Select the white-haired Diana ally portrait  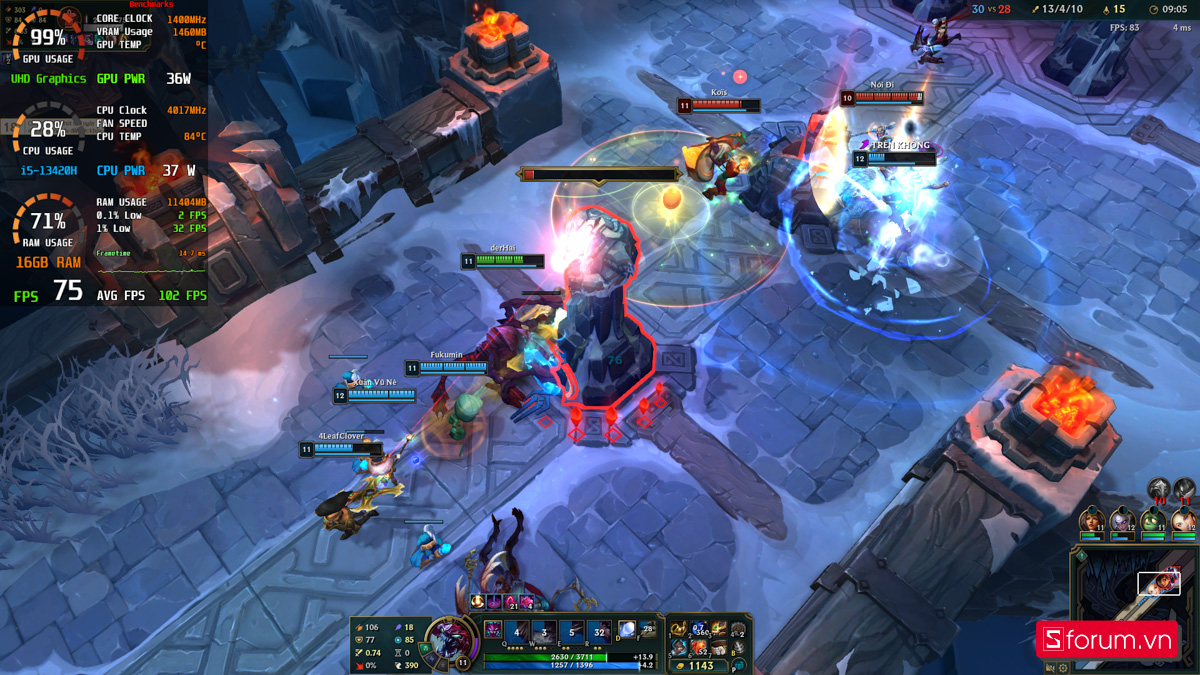[x=1121, y=520]
